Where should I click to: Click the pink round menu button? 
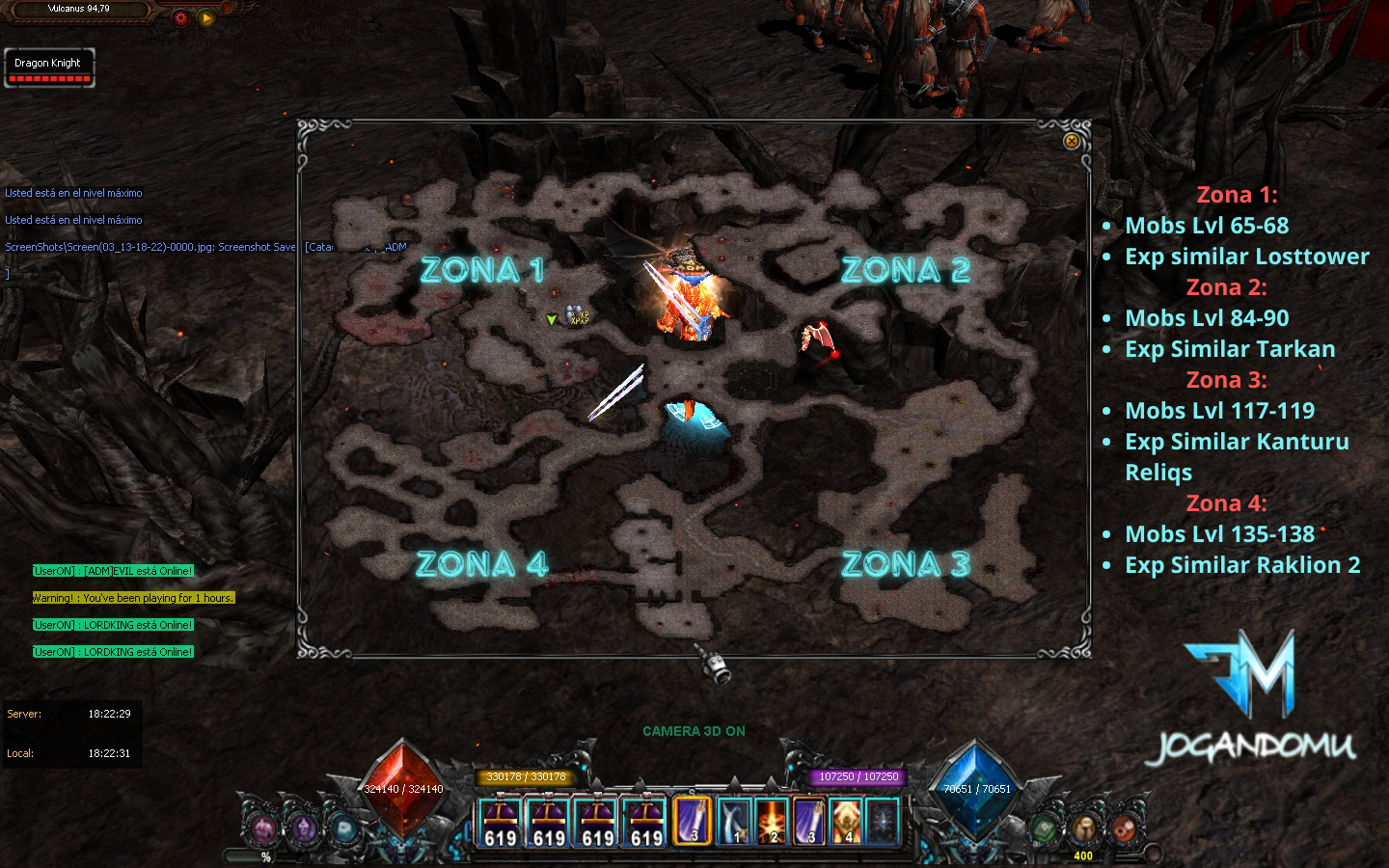tap(263, 828)
